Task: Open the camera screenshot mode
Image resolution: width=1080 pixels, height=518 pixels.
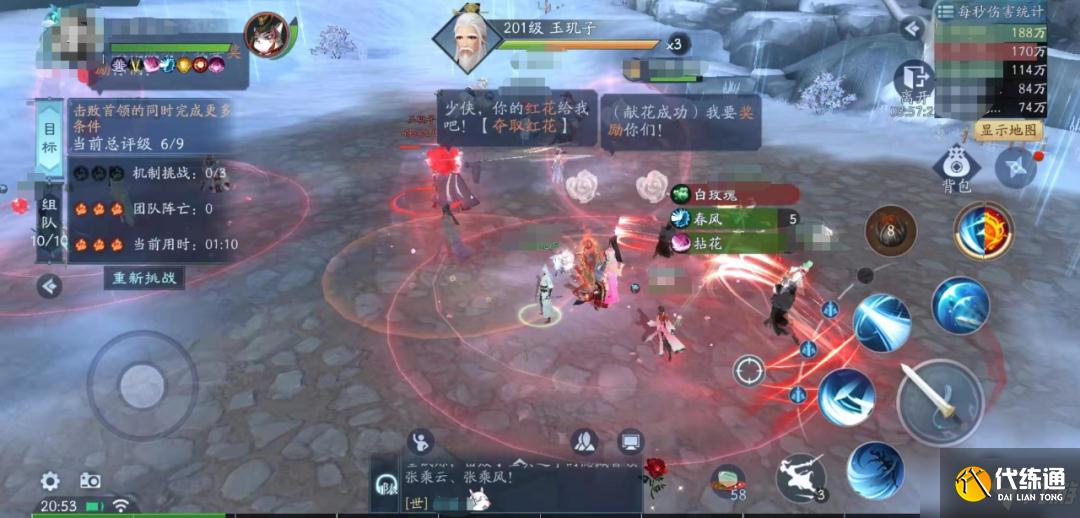Action: coord(90,480)
